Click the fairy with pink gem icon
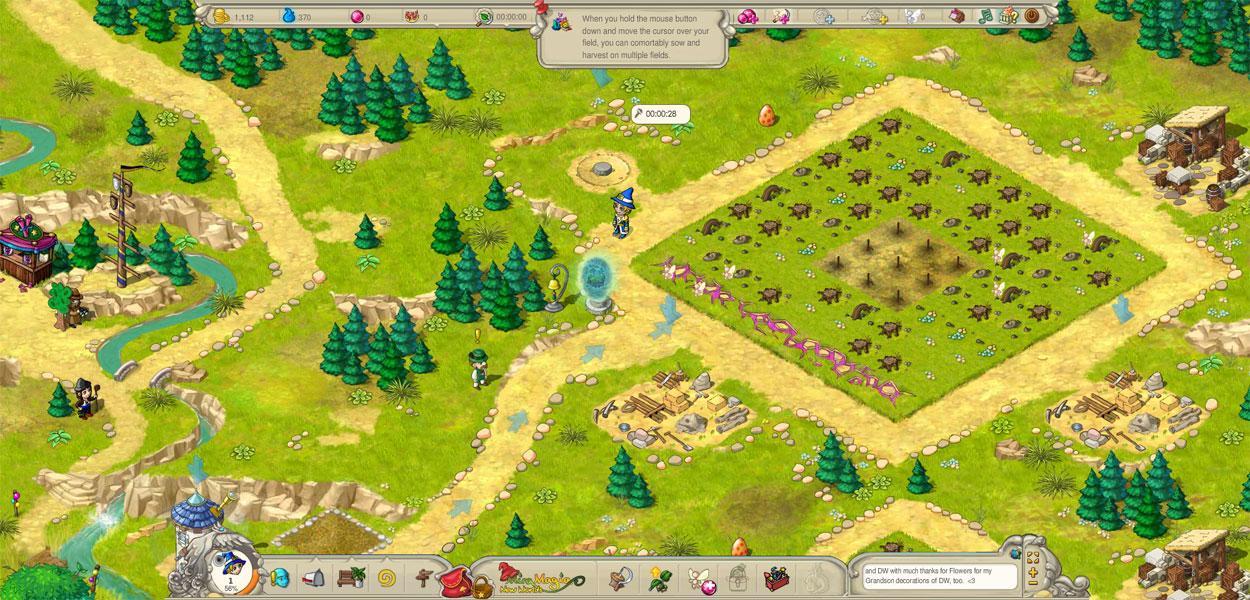Image resolution: width=1250 pixels, height=600 pixels. pyautogui.click(x=697, y=577)
